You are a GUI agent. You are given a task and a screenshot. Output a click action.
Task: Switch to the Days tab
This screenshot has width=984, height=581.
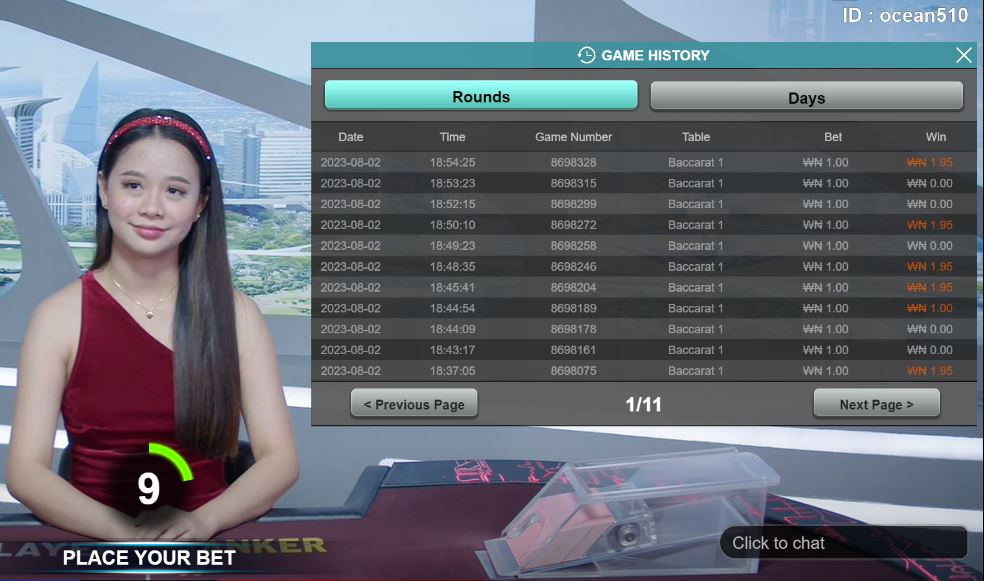[806, 97]
